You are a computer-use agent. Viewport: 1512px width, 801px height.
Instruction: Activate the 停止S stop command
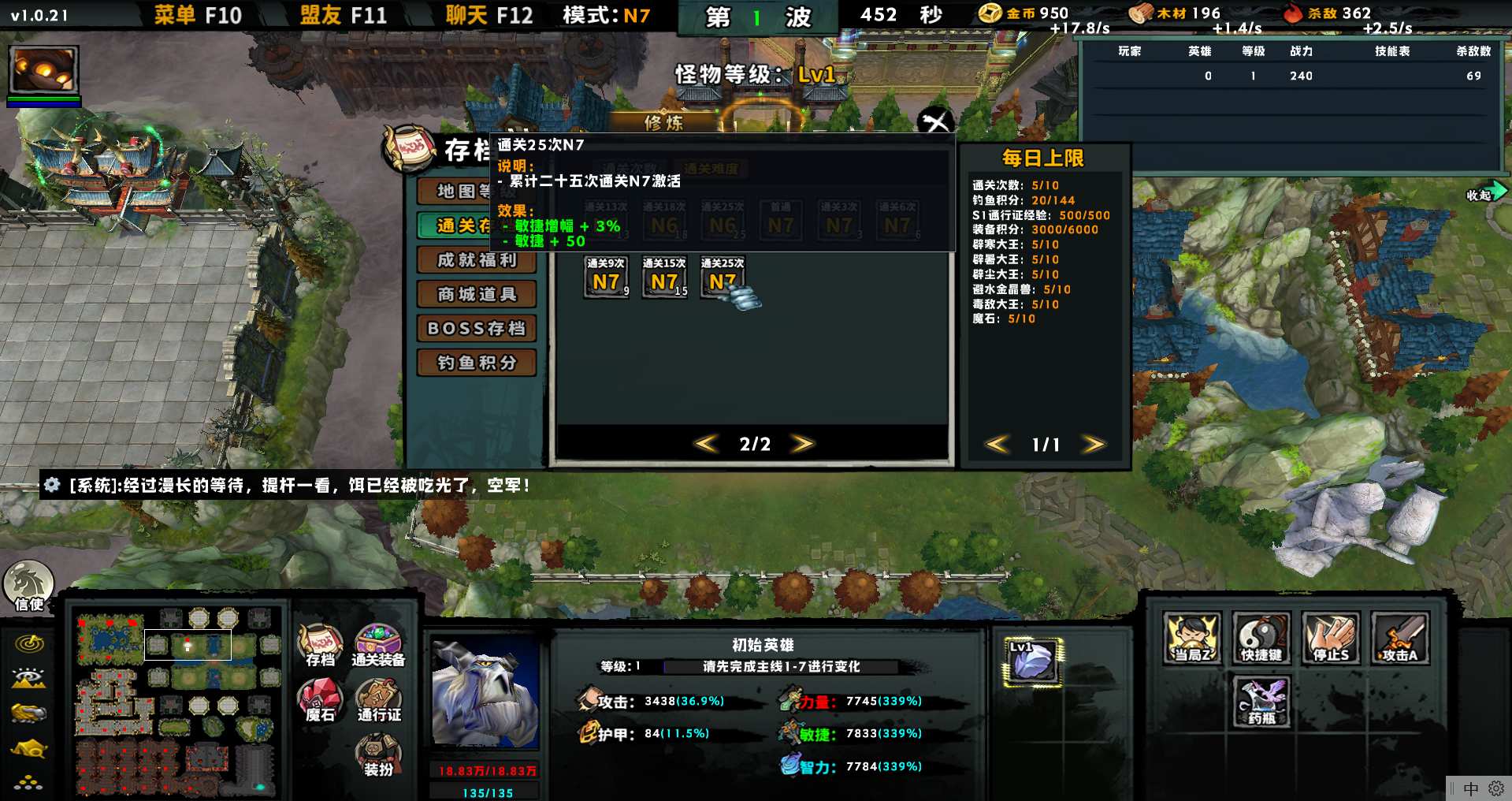[x=1330, y=638]
